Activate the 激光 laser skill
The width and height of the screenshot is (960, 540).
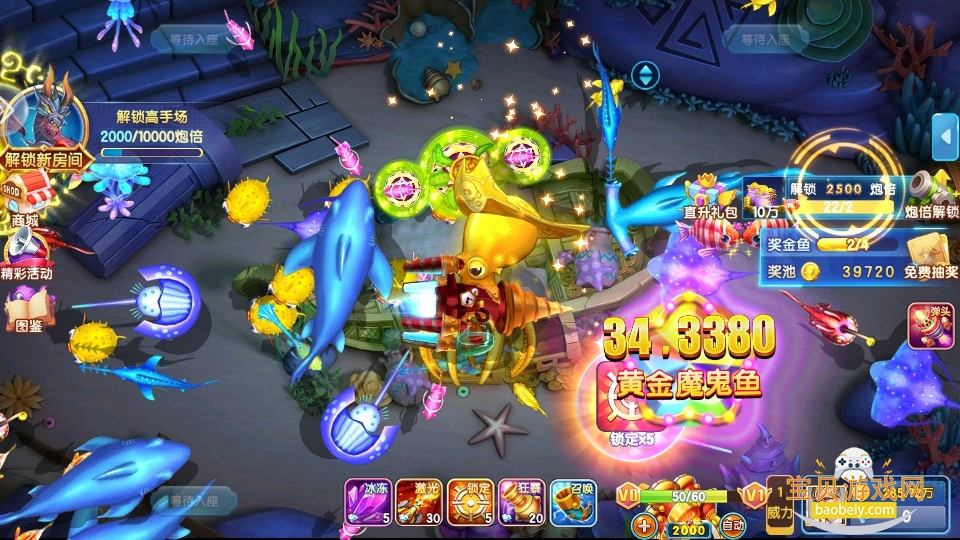[418, 501]
